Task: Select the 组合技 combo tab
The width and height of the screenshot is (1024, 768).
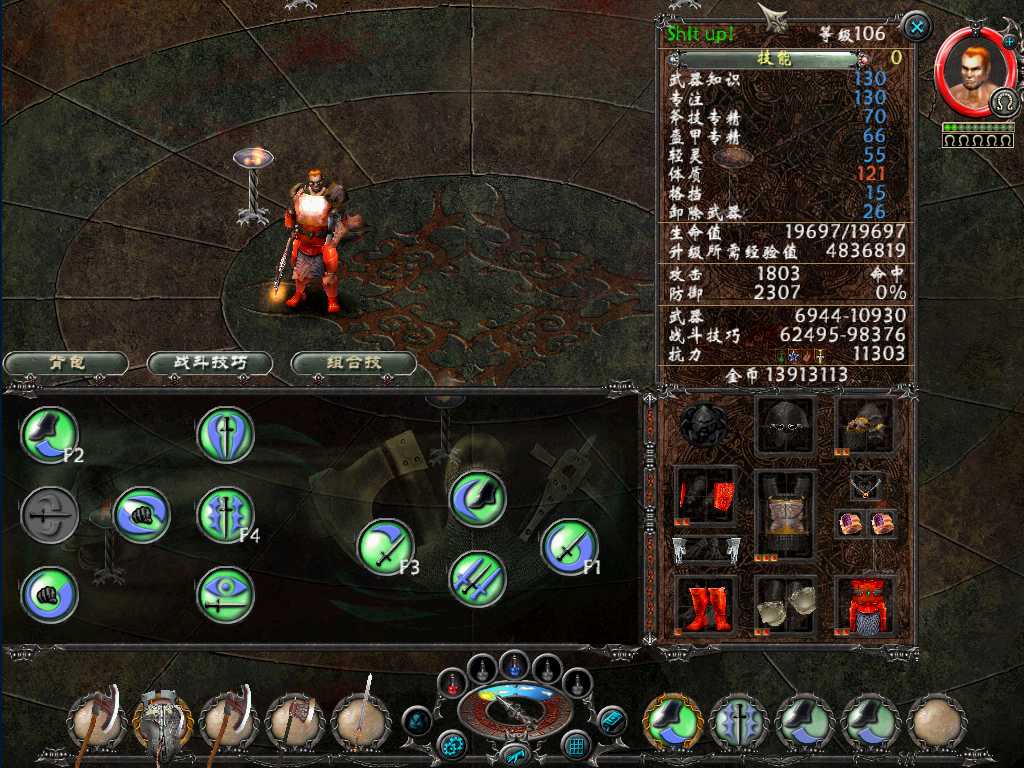Action: tap(353, 363)
